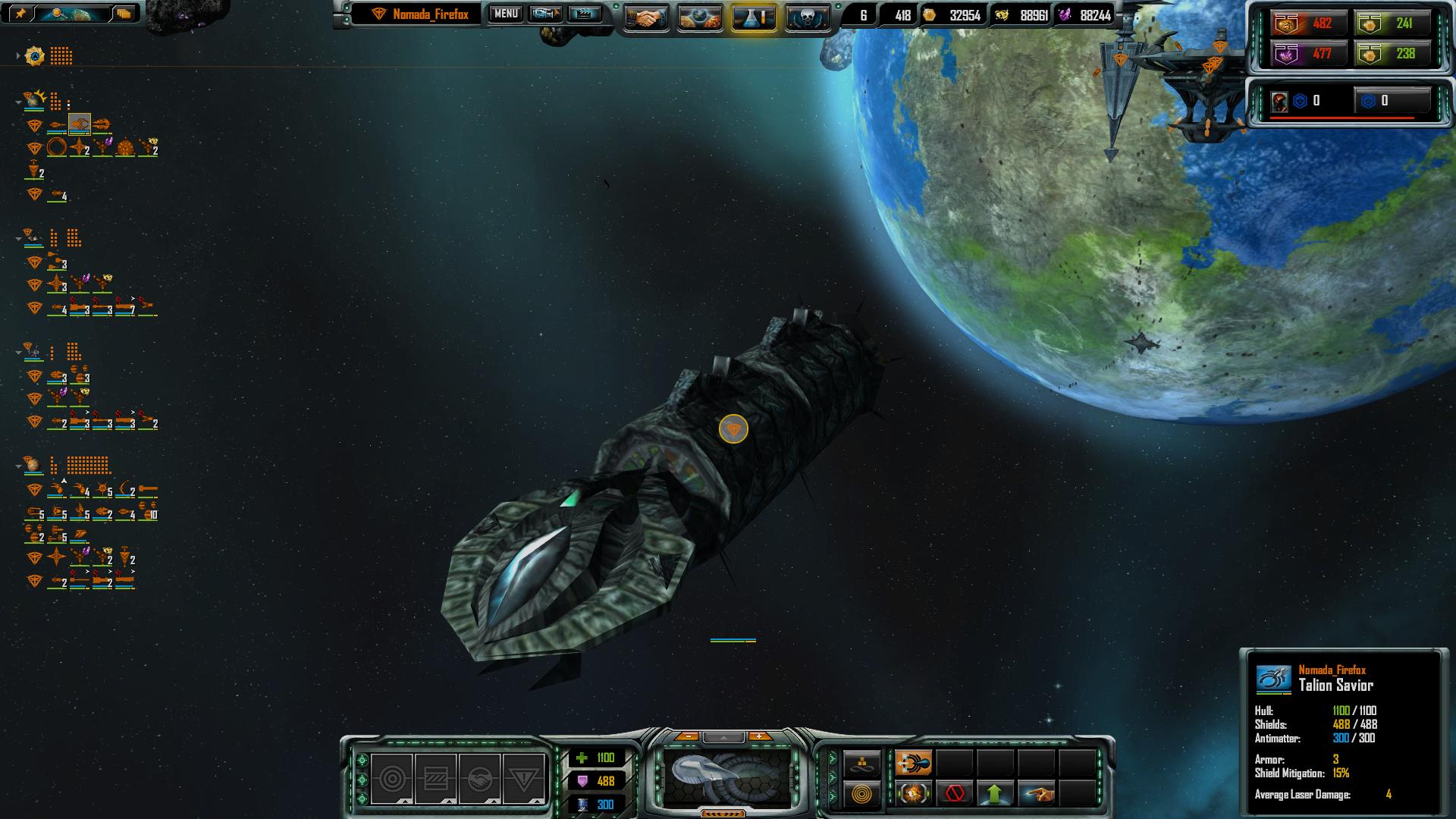
Task: Open the diplomacy handshake screen
Action: pos(646,18)
